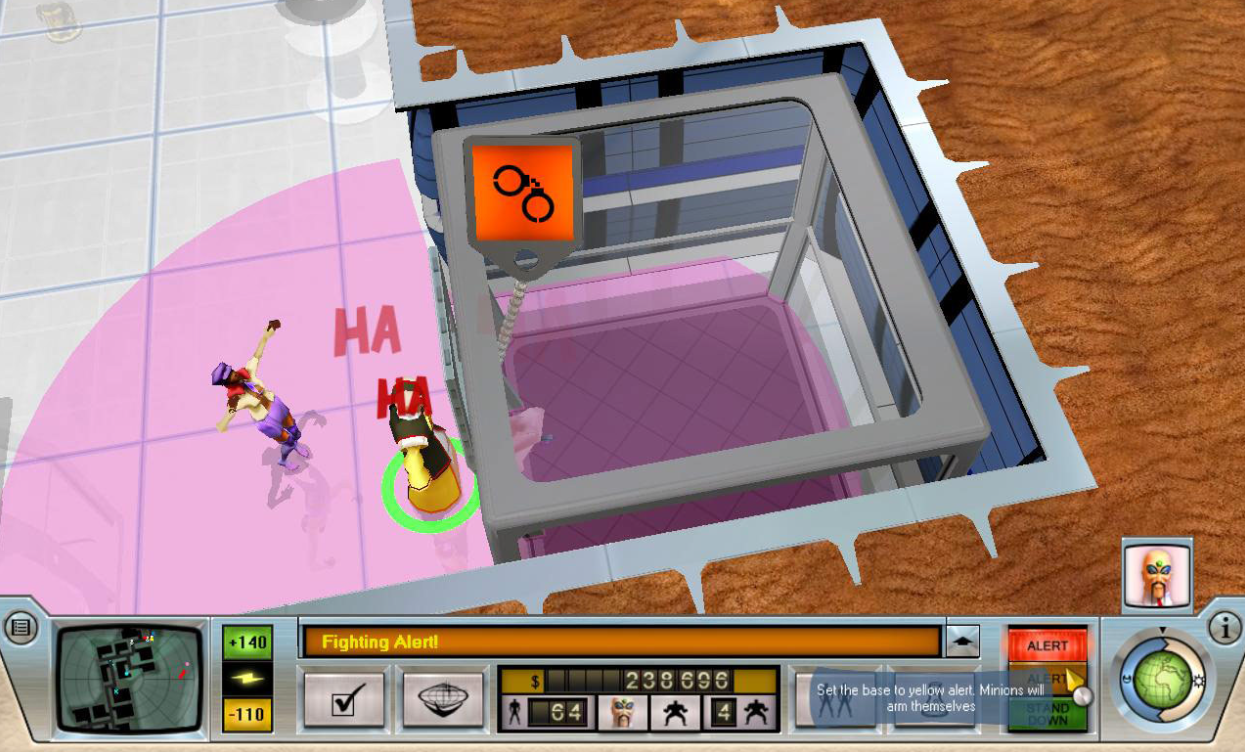
Task: Open the menu button beside the minimap
Action: pos(20,628)
